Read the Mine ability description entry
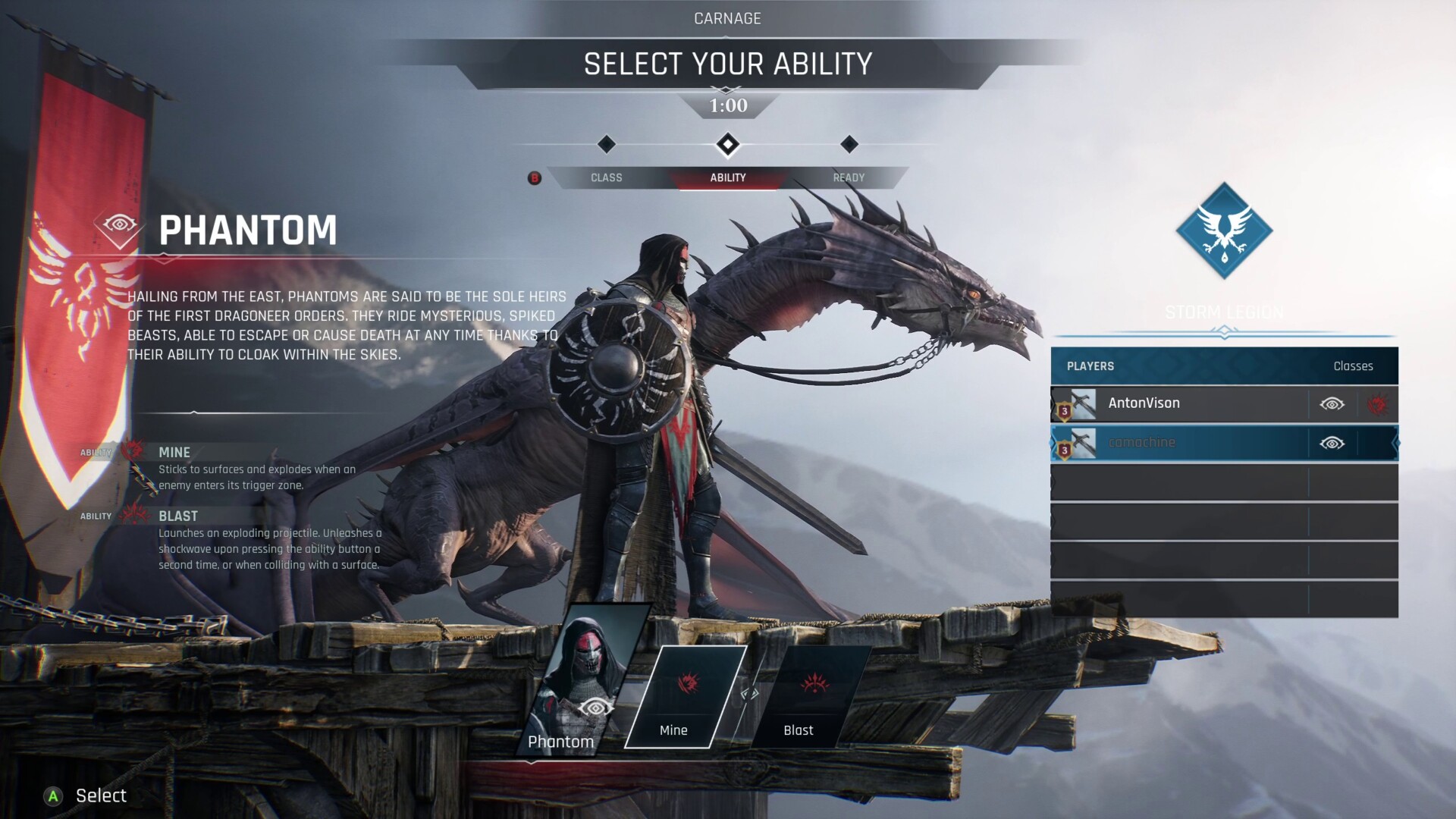1456x819 pixels. (256, 469)
